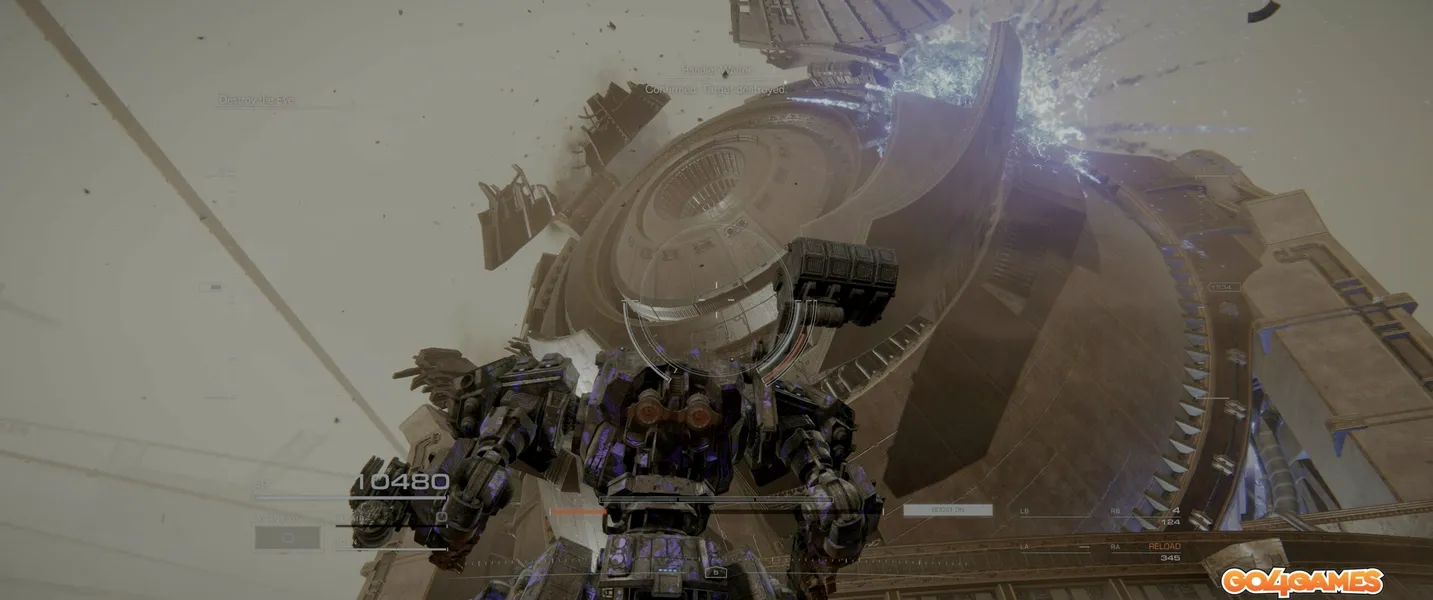Viewport: 1433px width, 600px height.
Task: Open the Destroy the Eye objective
Action: click(x=257, y=100)
